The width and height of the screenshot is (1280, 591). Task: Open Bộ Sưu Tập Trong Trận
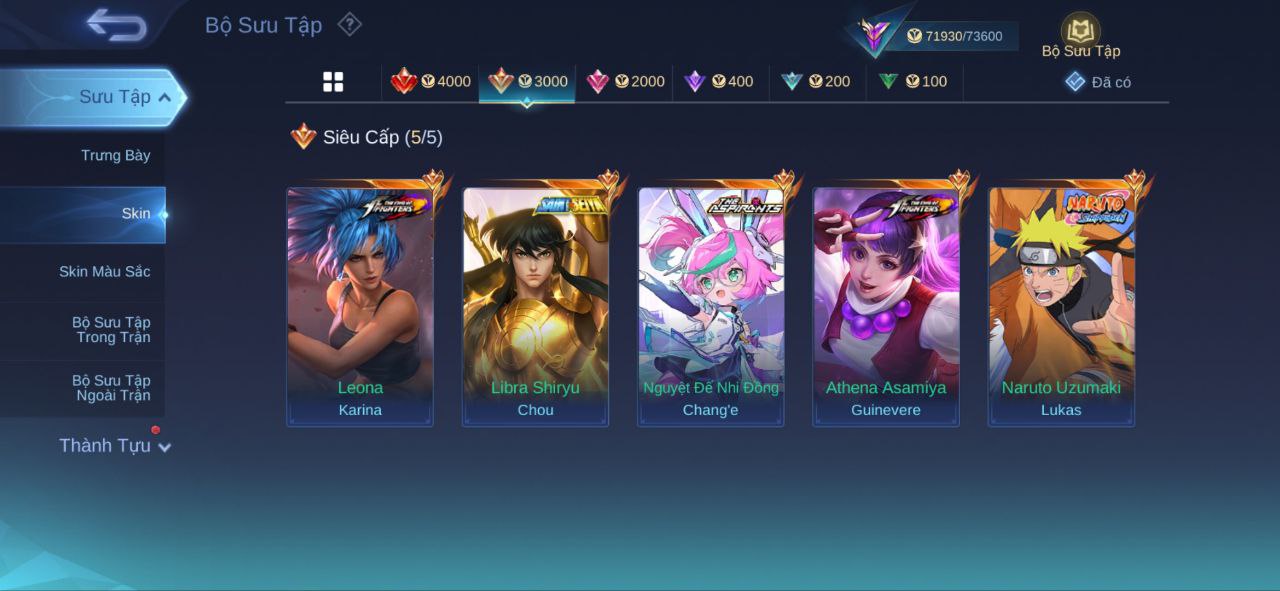click(x=110, y=330)
